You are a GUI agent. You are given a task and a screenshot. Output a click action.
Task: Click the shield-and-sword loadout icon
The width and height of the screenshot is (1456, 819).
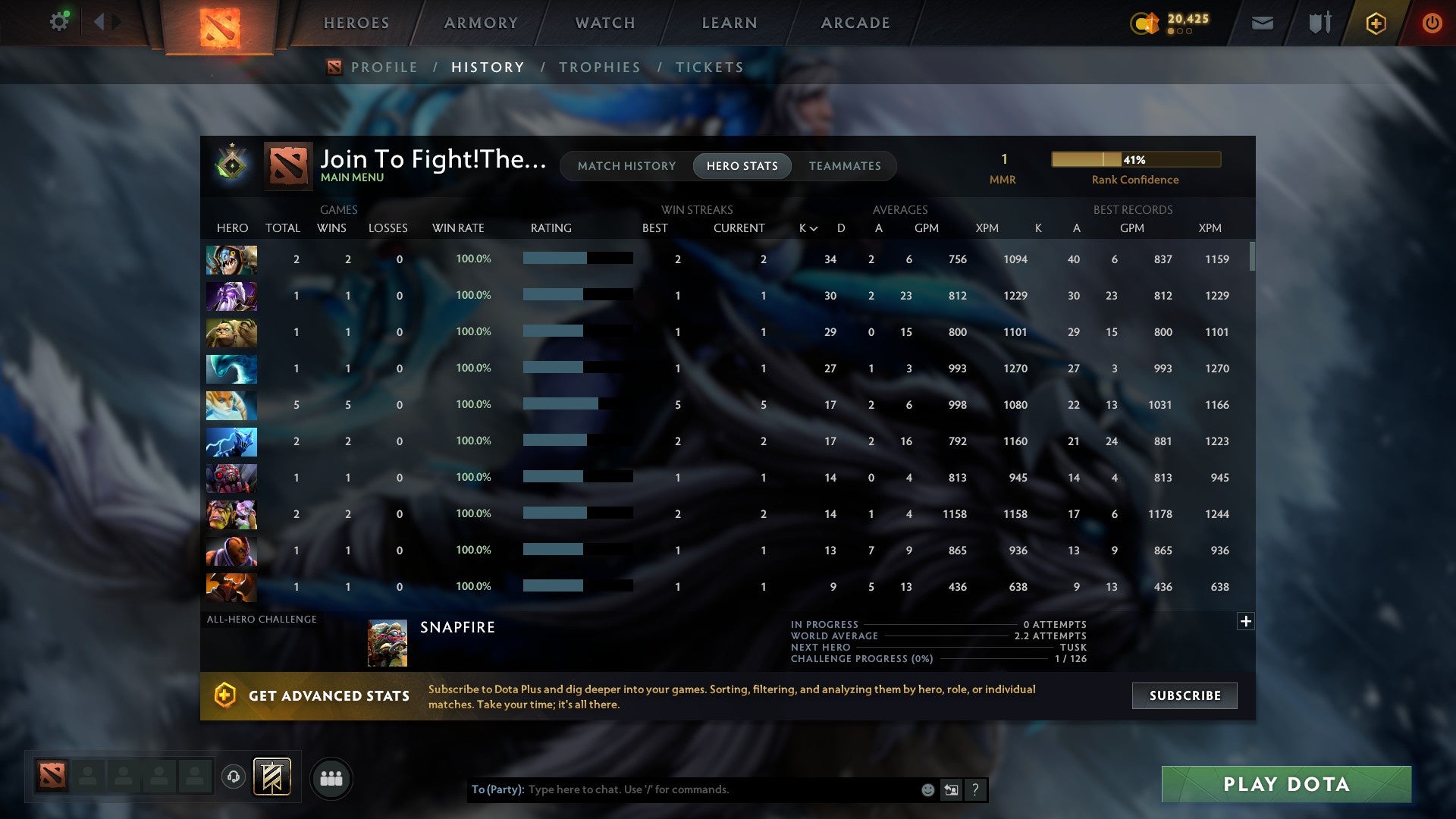pyautogui.click(x=1319, y=23)
